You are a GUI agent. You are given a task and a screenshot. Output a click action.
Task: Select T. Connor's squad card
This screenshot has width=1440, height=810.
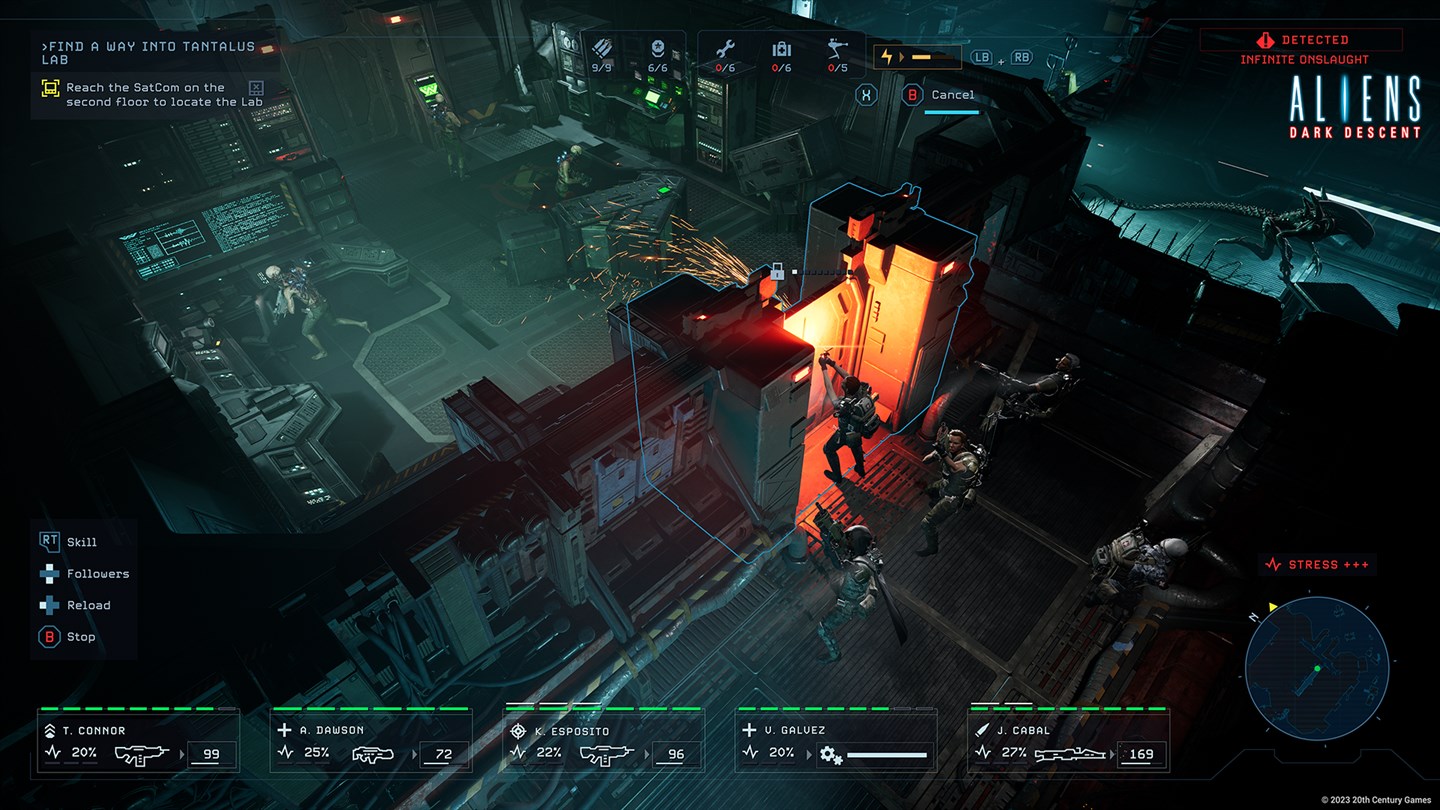(x=139, y=742)
